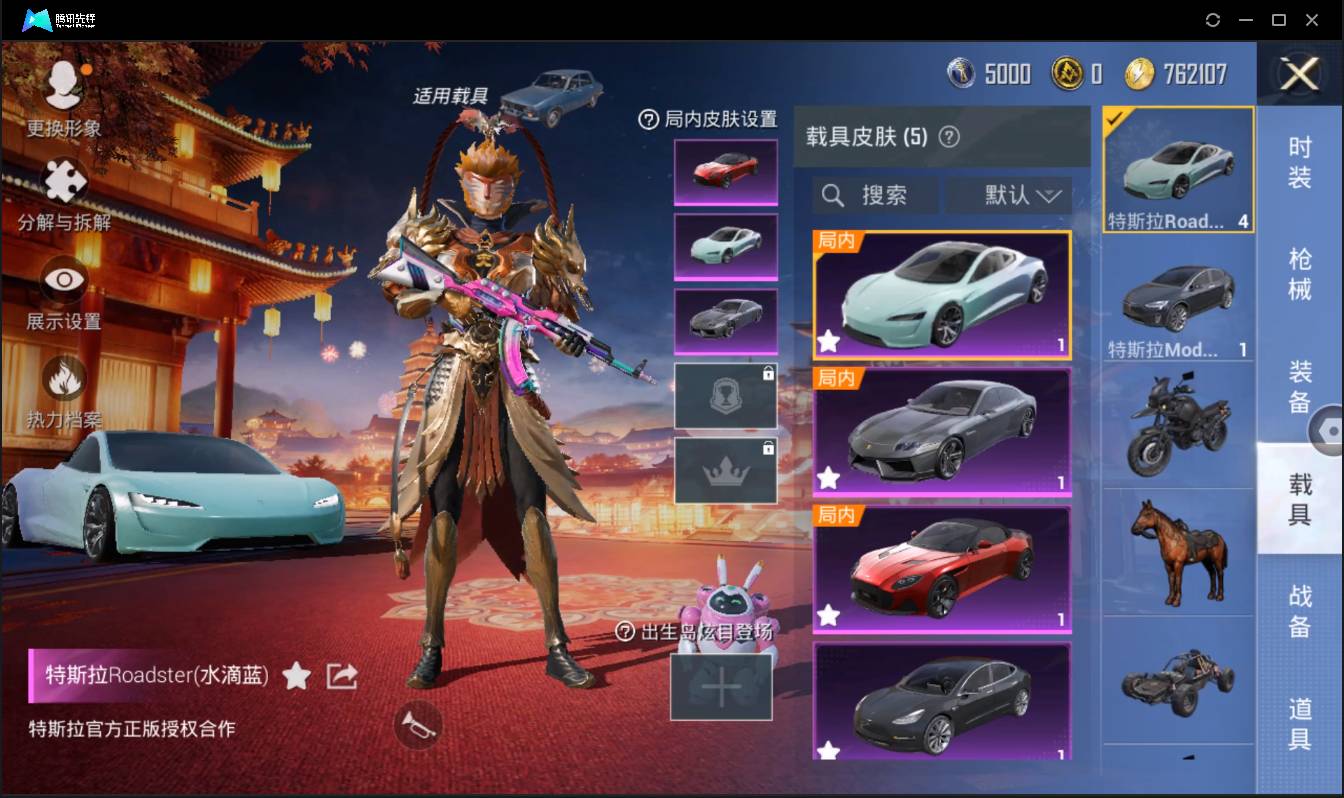Image resolution: width=1344 pixels, height=798 pixels.
Task: Toggle the star on the teal Roadster skin card
Action: tap(828, 342)
